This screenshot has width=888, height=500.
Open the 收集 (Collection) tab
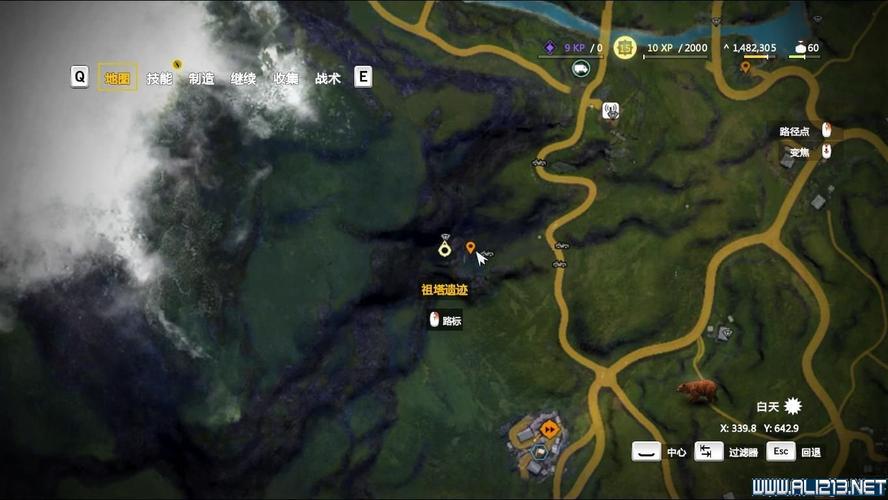285,78
